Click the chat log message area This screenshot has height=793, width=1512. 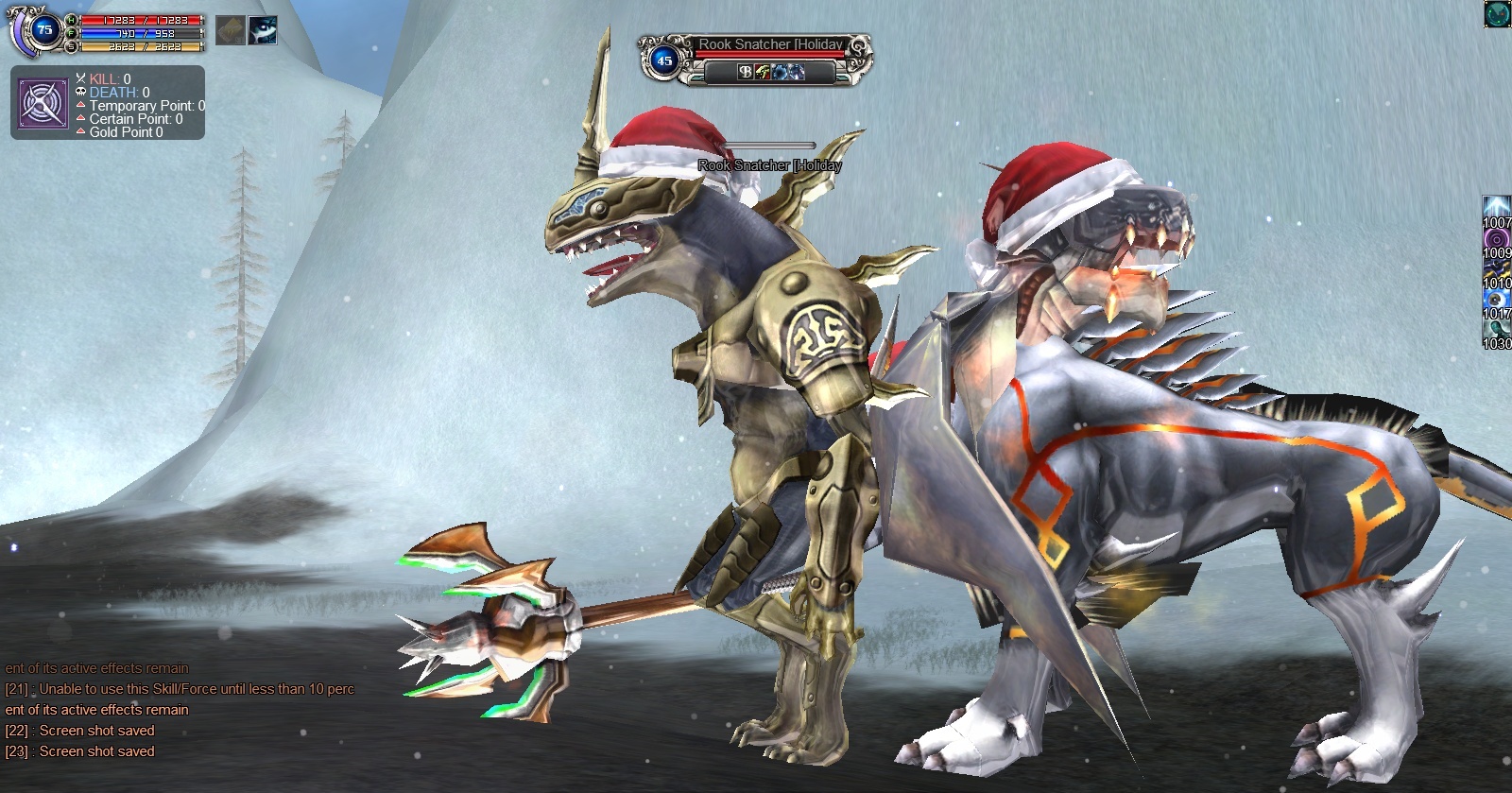(180, 710)
